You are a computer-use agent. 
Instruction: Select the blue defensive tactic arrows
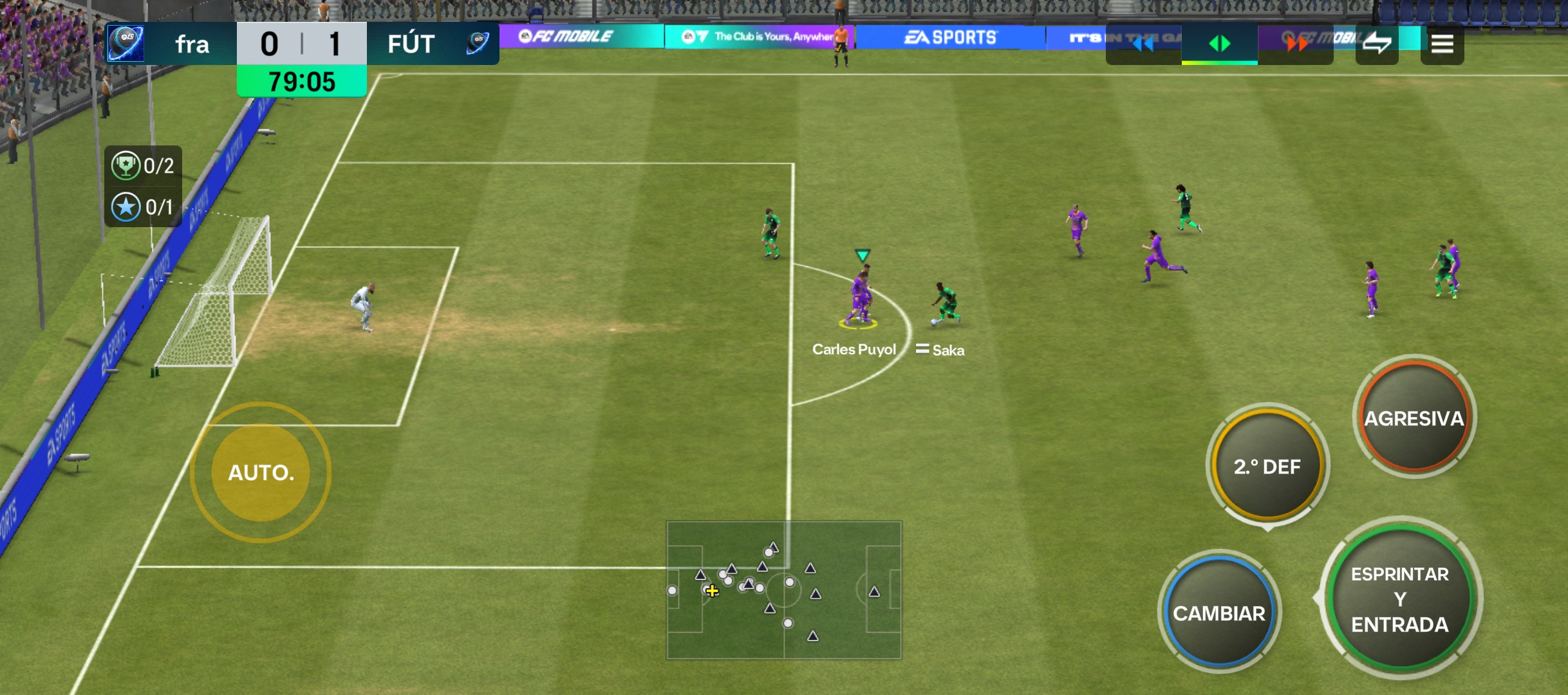coord(1143,44)
